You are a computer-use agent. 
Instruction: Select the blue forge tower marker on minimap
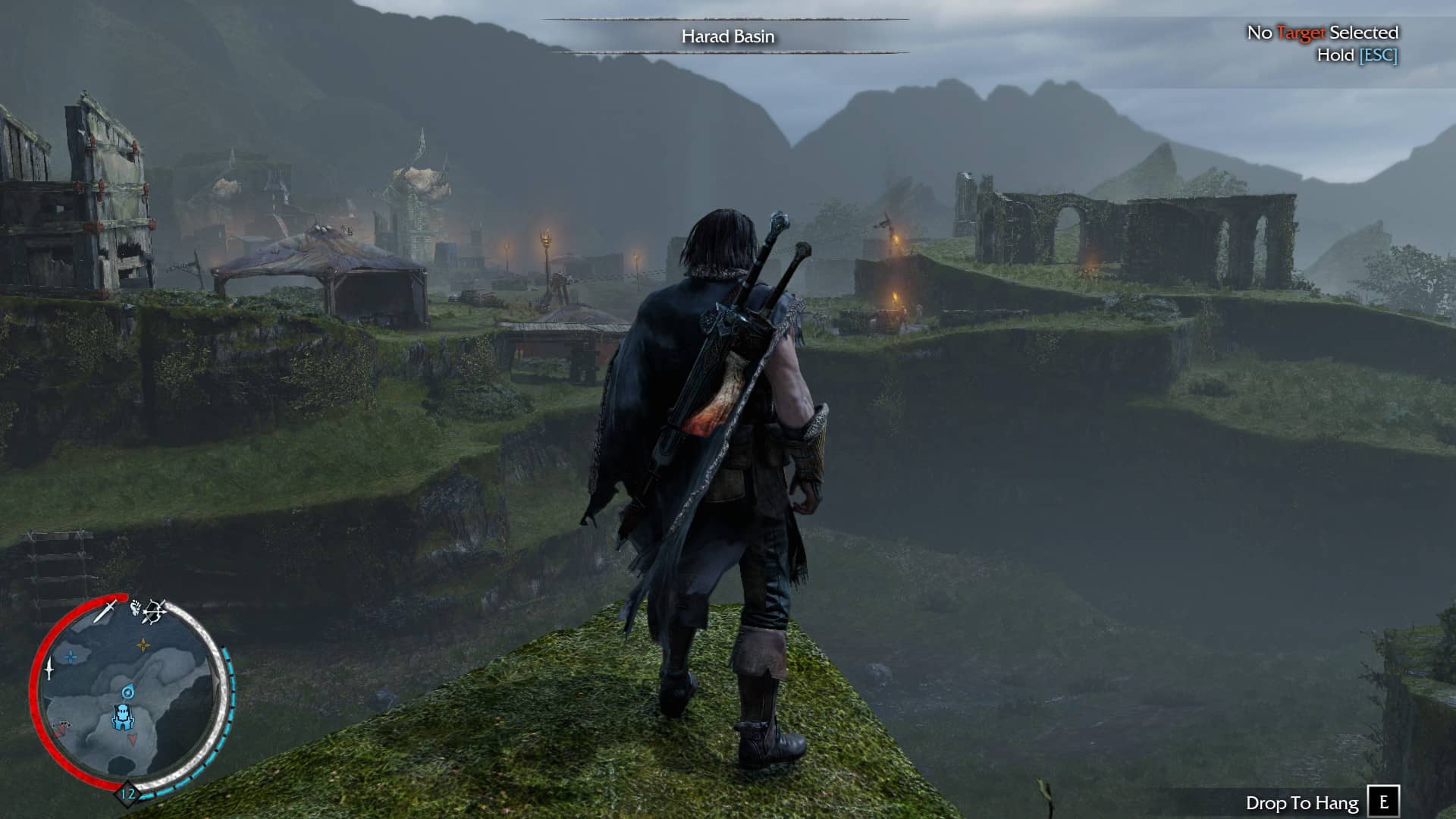122,716
